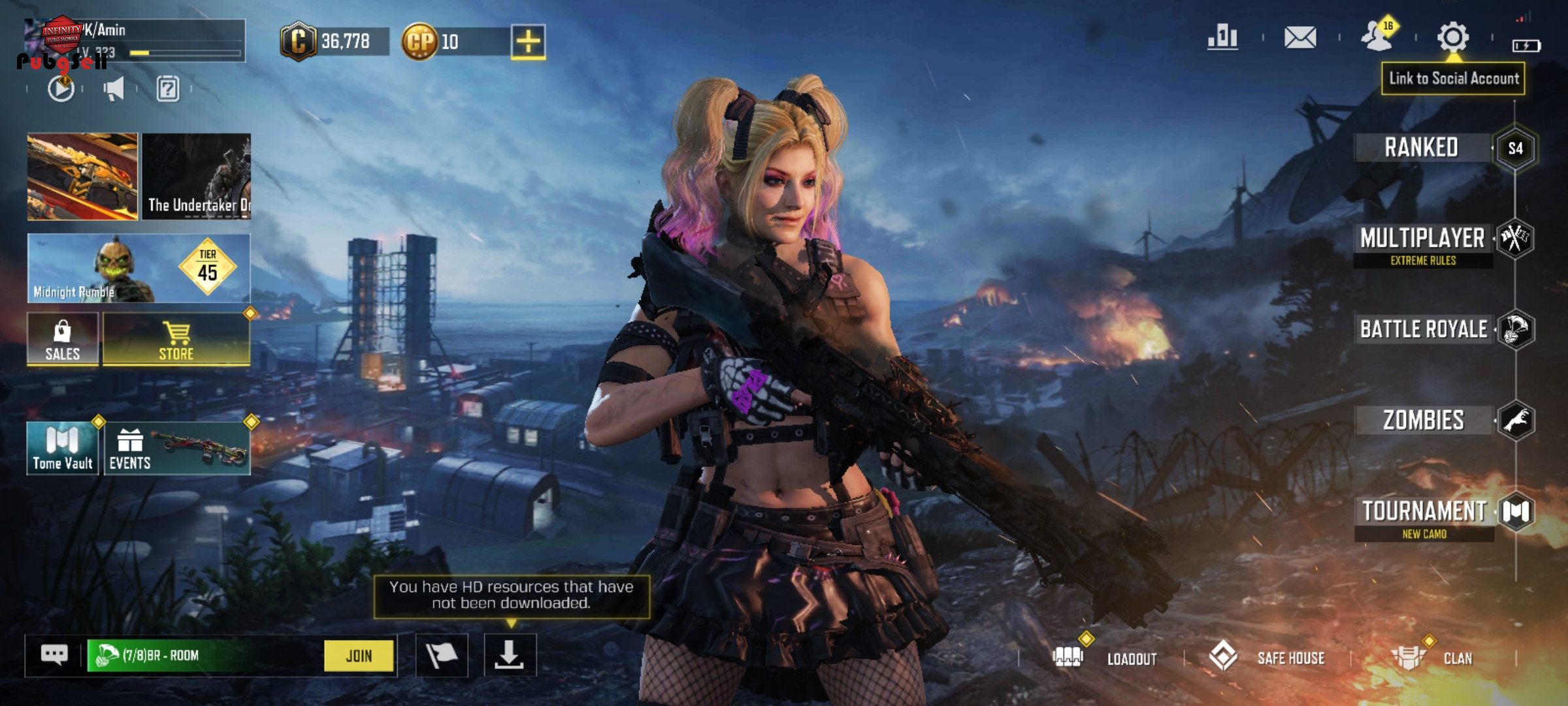Open the Sales page
Screen dimensions: 1568x706
click(63, 339)
